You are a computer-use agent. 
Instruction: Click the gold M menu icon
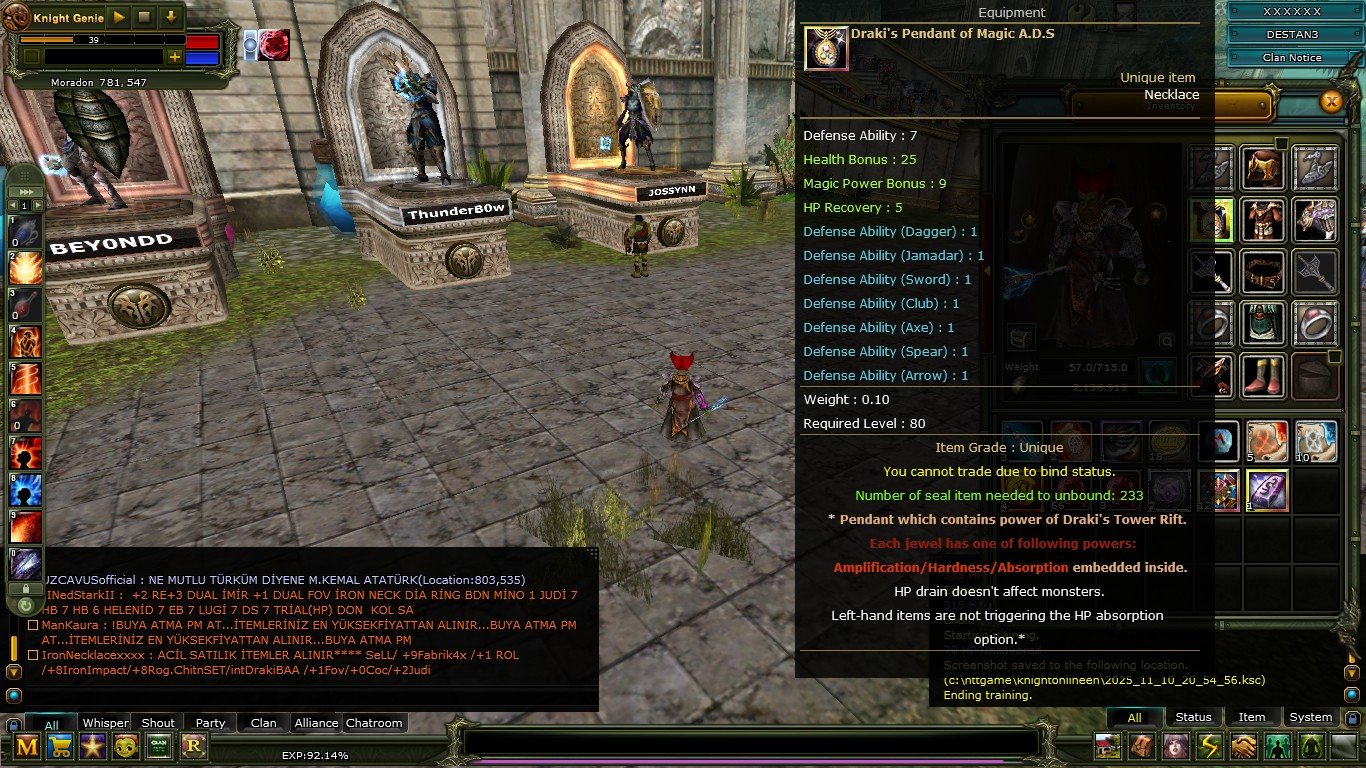(27, 745)
